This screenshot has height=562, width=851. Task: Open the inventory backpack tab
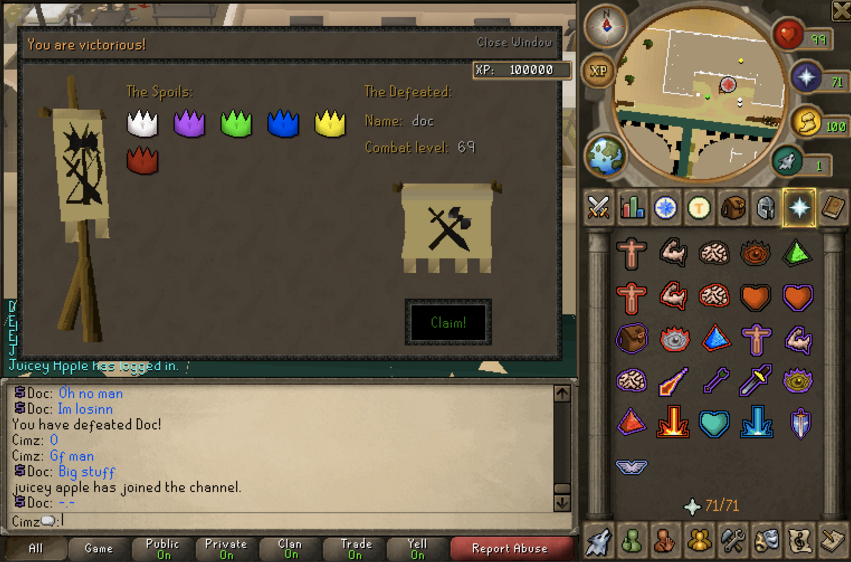click(733, 207)
